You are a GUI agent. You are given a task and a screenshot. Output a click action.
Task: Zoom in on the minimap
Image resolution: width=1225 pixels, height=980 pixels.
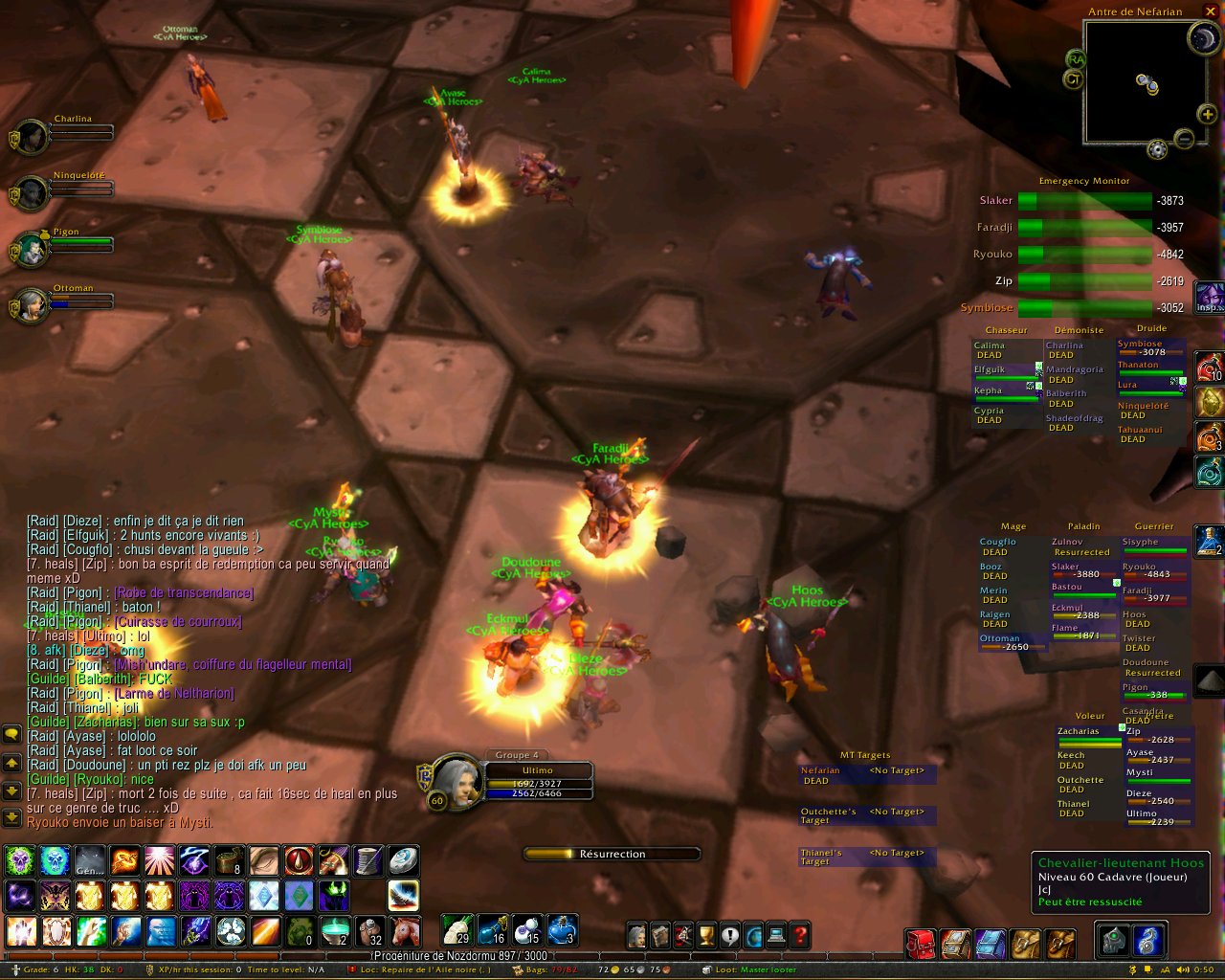pos(1208,114)
